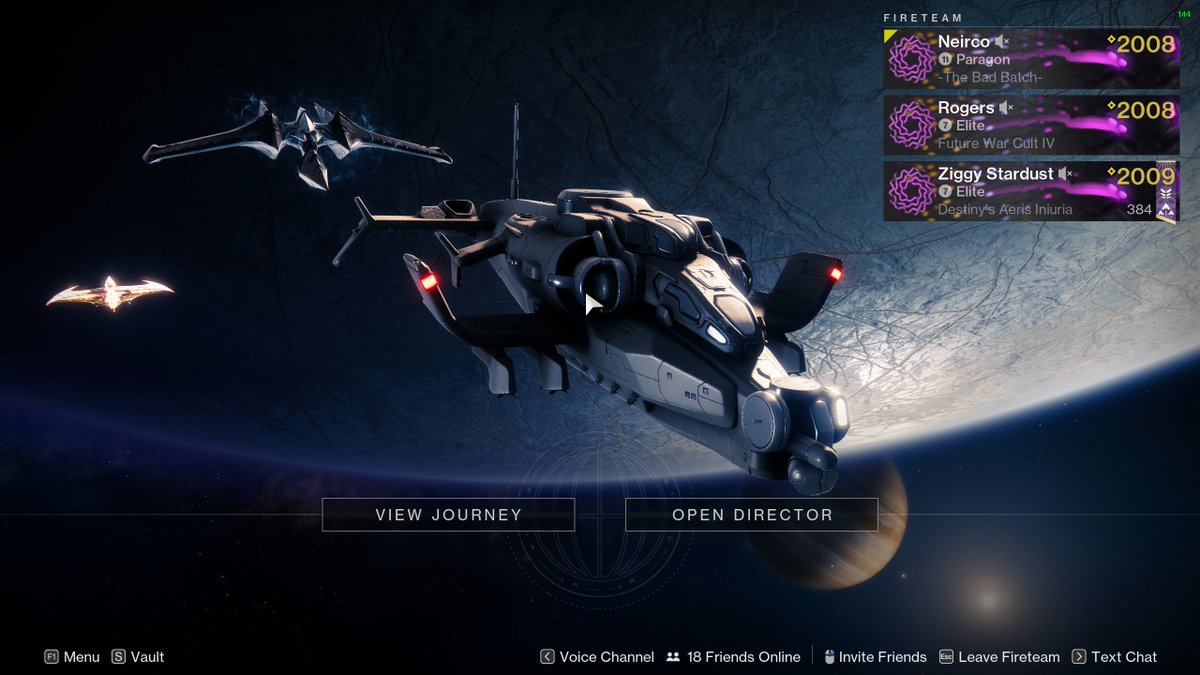Viewport: 1200px width, 675px height.
Task: Open the View Journey screen
Action: [448, 515]
